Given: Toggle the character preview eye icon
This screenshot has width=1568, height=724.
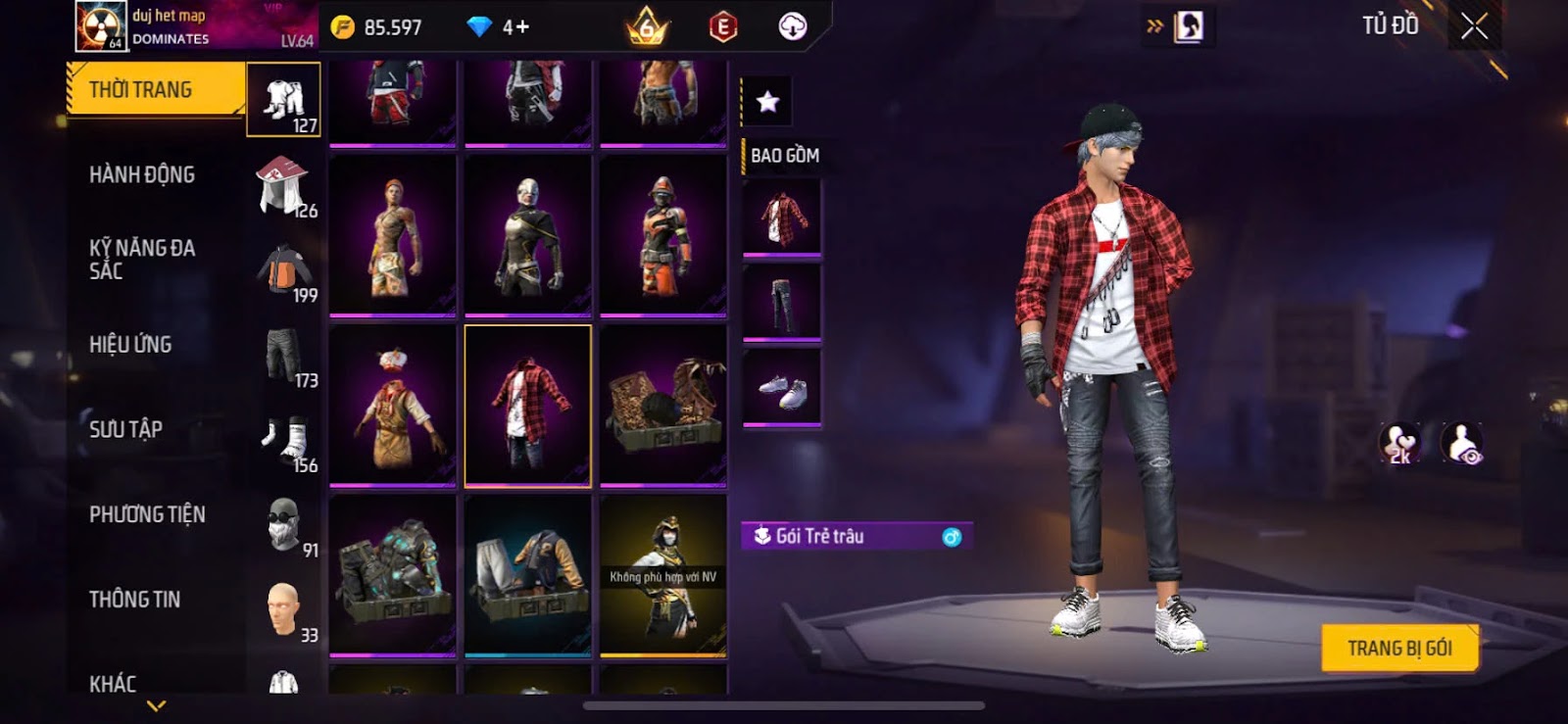Looking at the screenshot, I should [x=1462, y=444].
